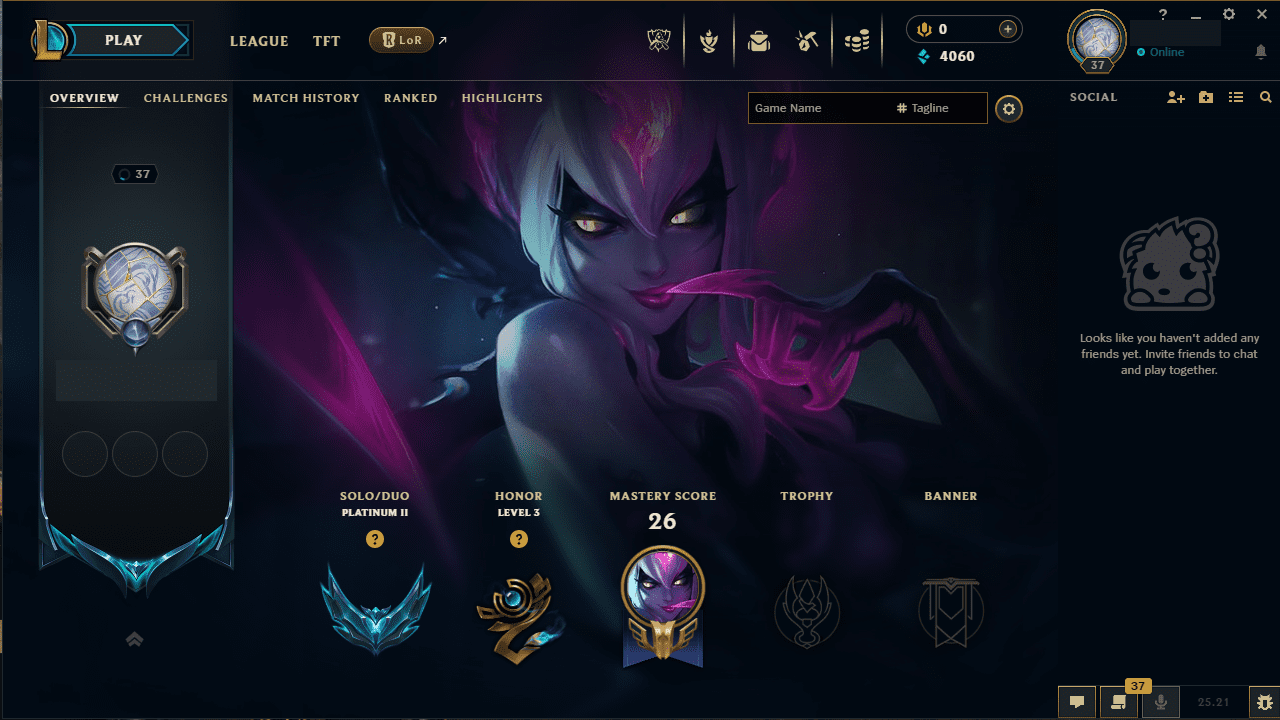The image size is (1280, 720).
Task: Open the missions journal icon showing 37
Action: (1118, 701)
